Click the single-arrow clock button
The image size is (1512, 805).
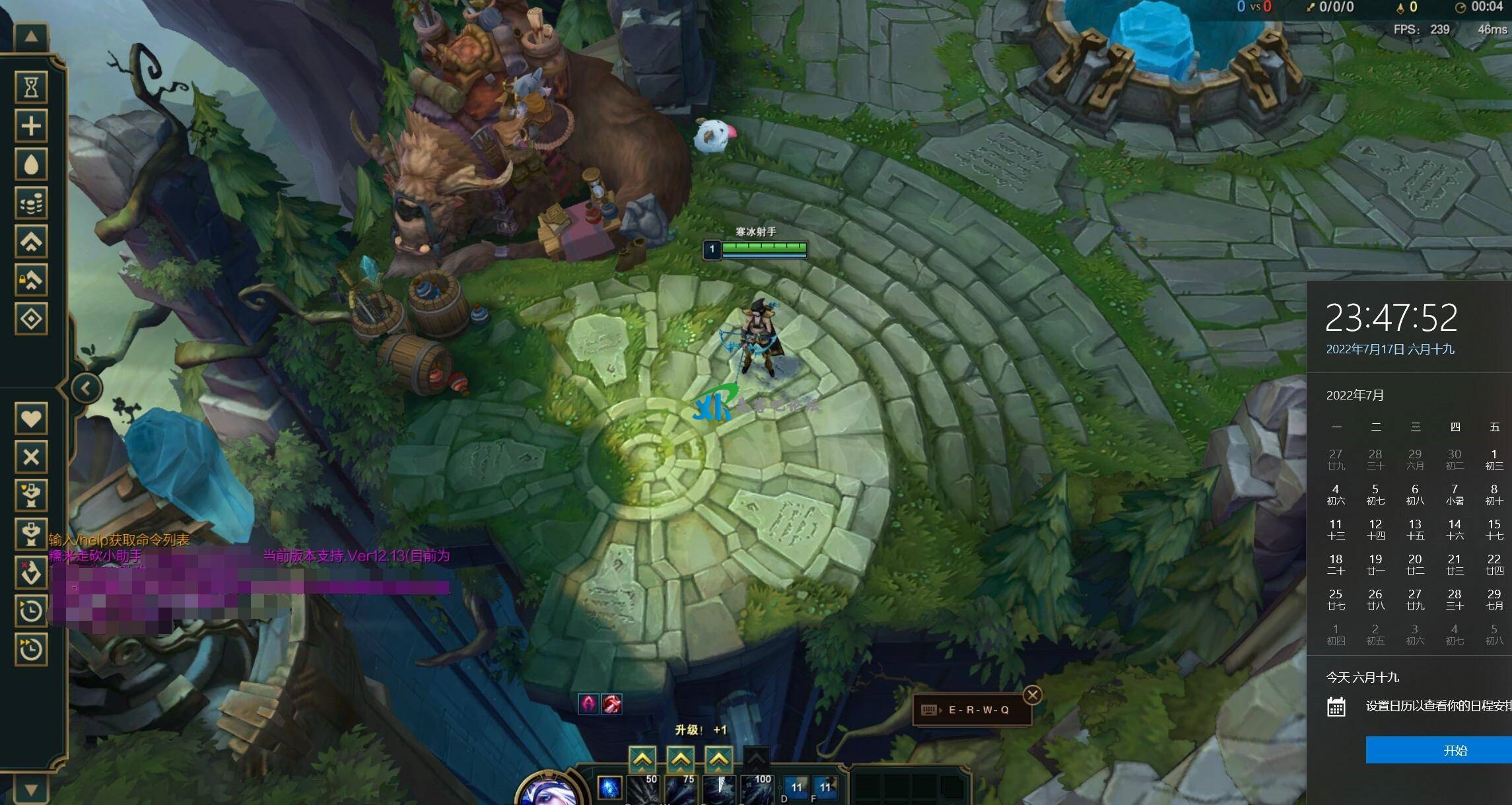[x=31, y=611]
